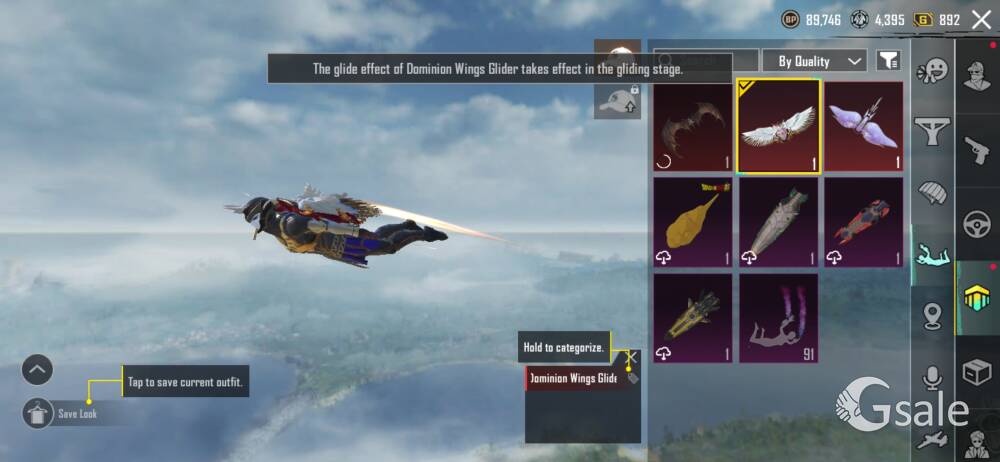Tap the Save Look hanger button
The image size is (1000, 462).
[38, 413]
